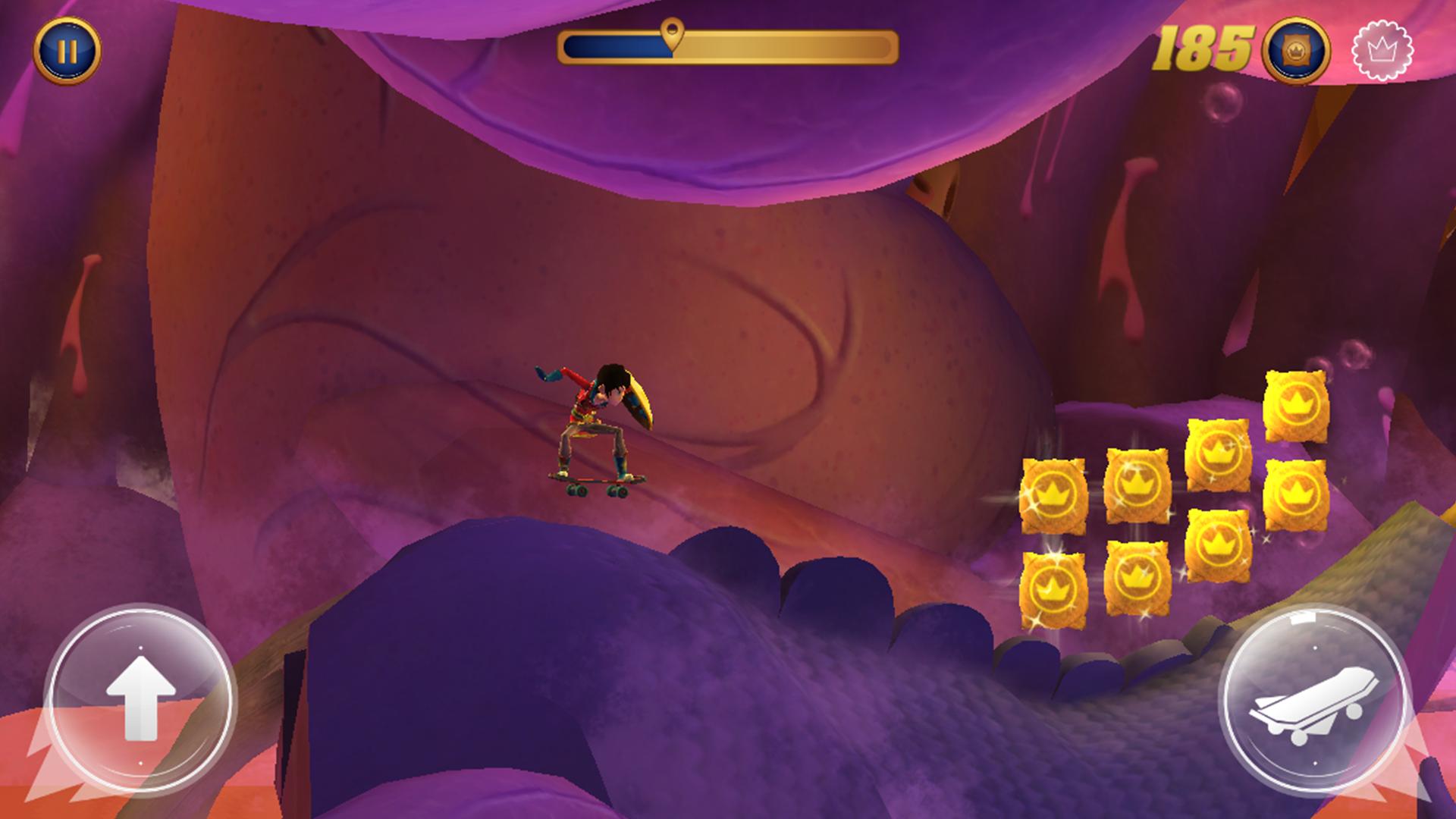Screen dimensions: 1456x819
Task: Tap the jump arrow button
Action: click(140, 698)
